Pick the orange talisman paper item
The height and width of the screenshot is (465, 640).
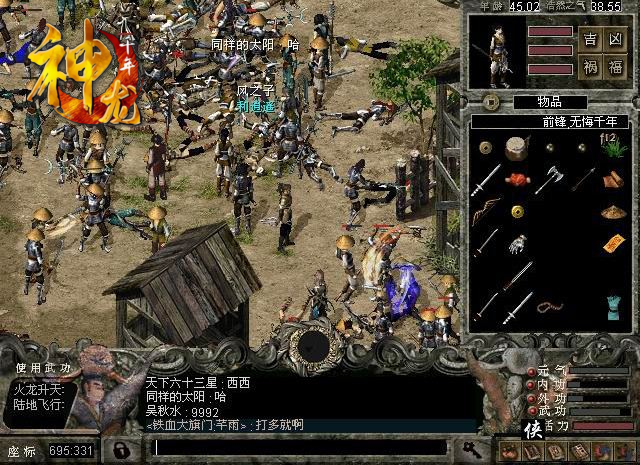point(613,243)
